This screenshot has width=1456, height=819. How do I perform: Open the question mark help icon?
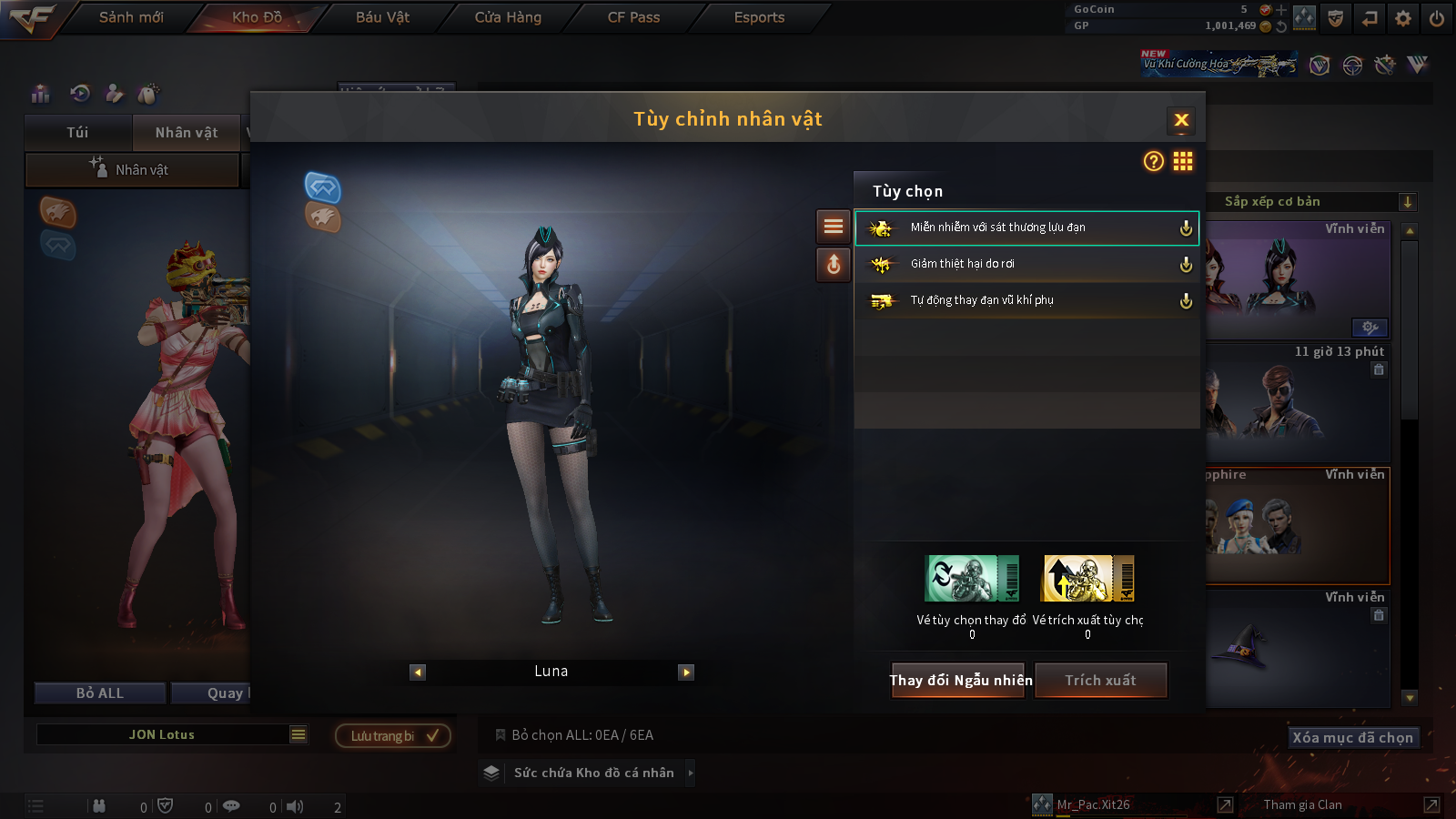coord(1154,161)
